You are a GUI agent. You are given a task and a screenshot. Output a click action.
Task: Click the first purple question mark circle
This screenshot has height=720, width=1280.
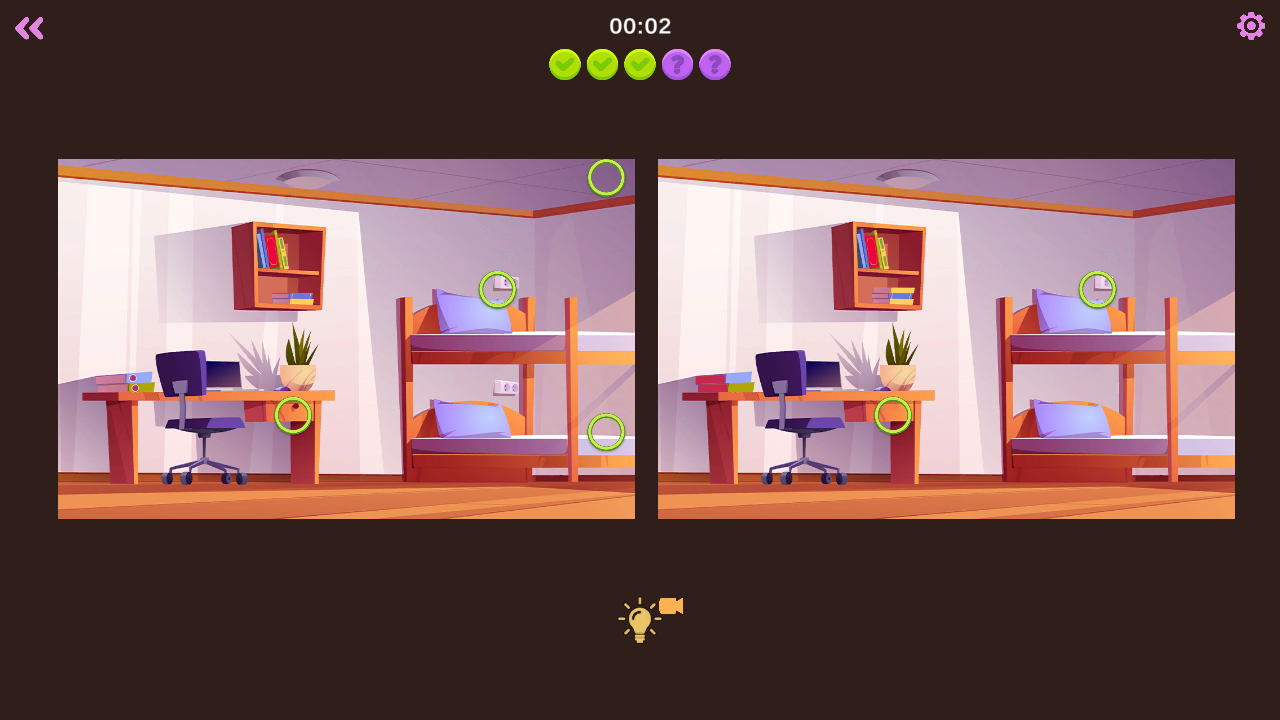[x=677, y=64]
